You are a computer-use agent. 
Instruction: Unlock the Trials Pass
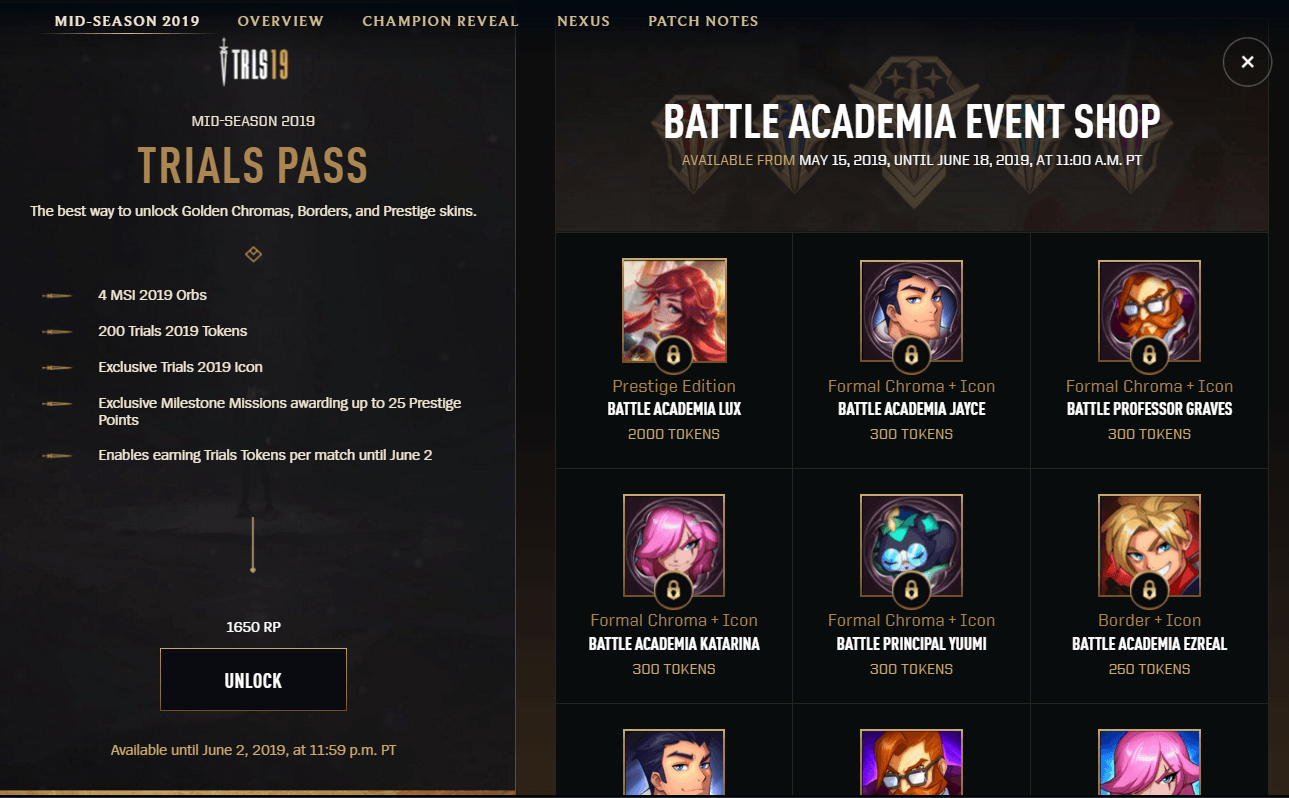[x=253, y=680]
